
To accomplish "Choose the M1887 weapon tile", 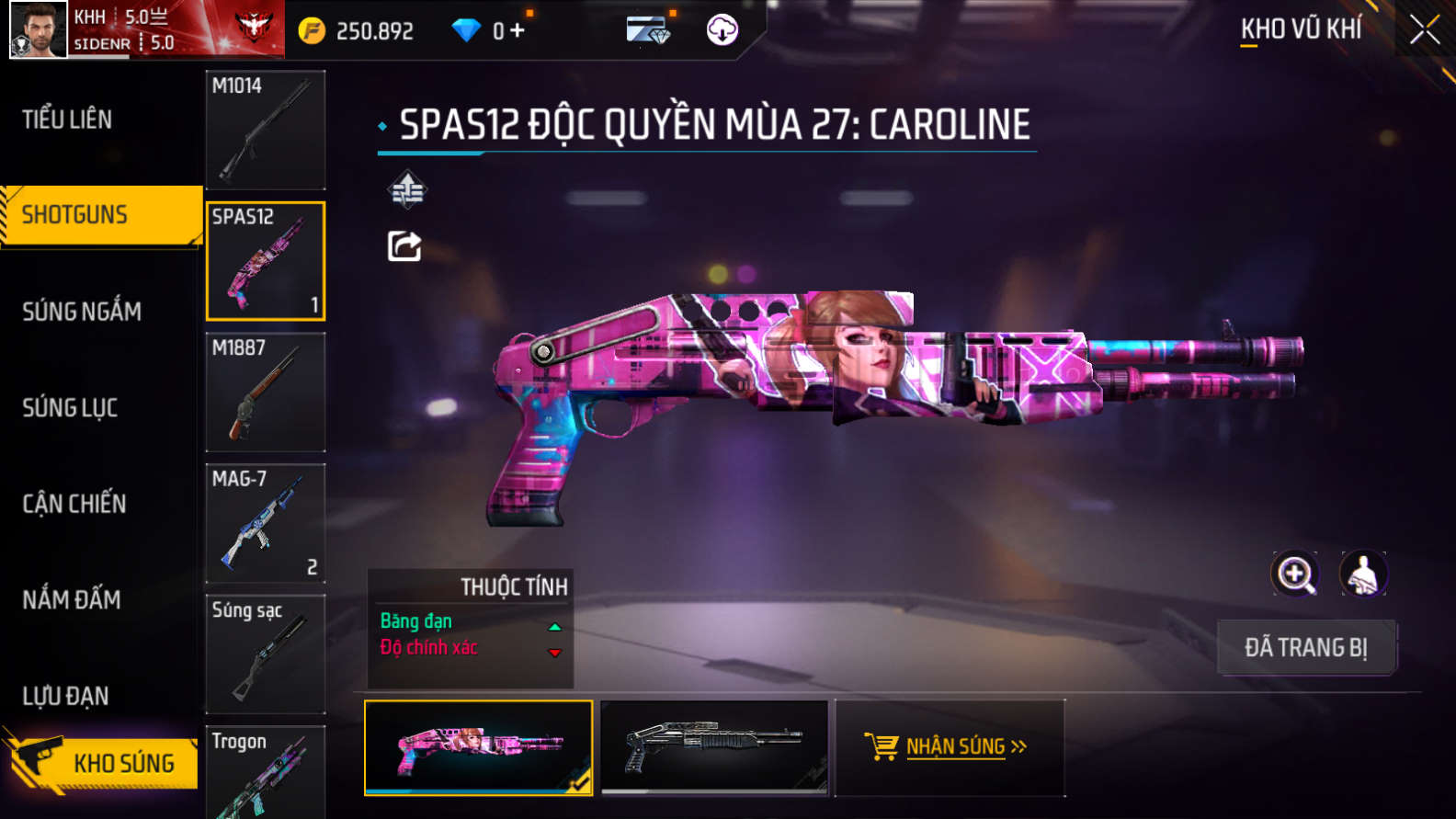I will 265,392.
